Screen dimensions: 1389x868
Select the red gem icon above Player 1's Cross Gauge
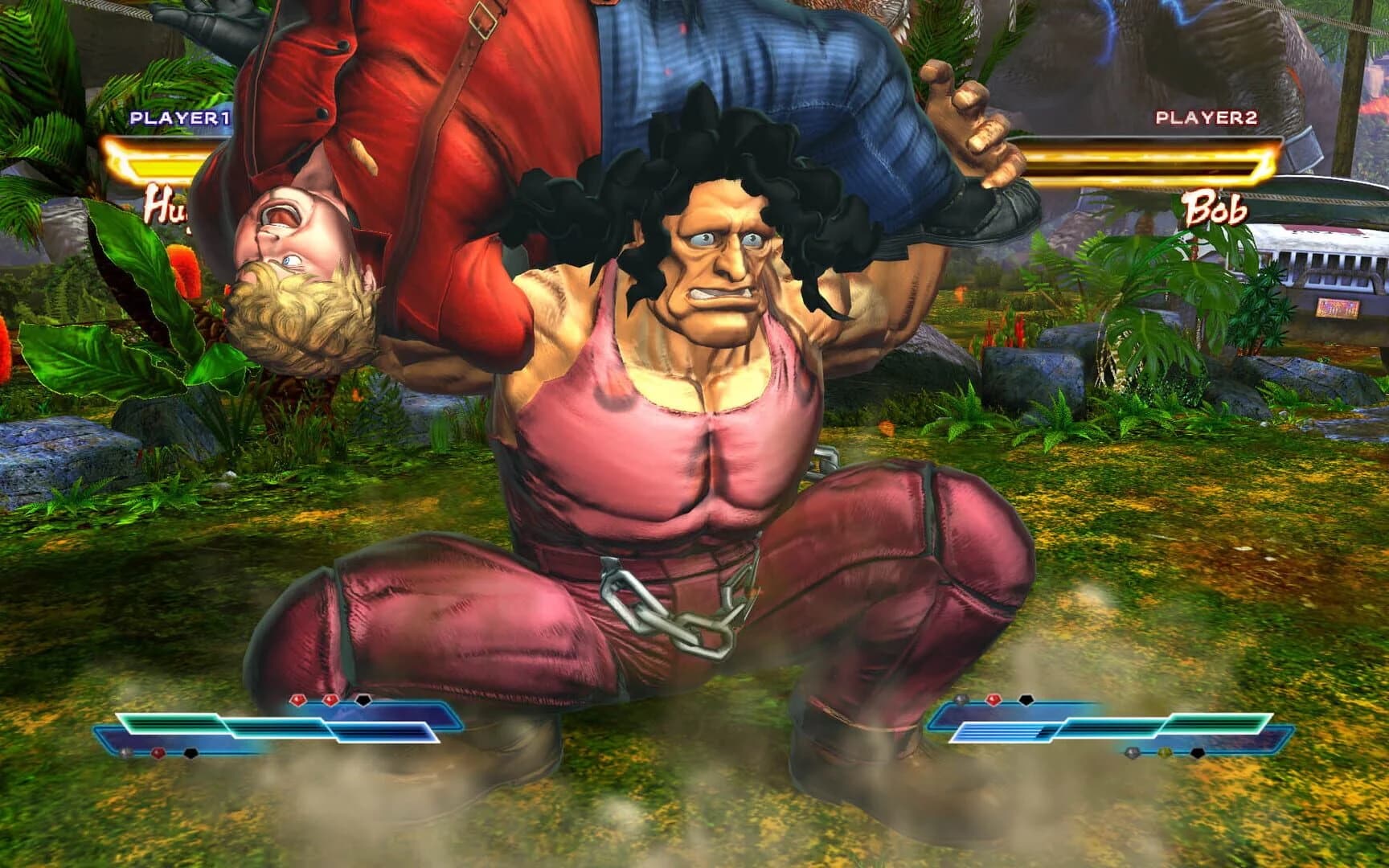pyautogui.click(x=297, y=699)
